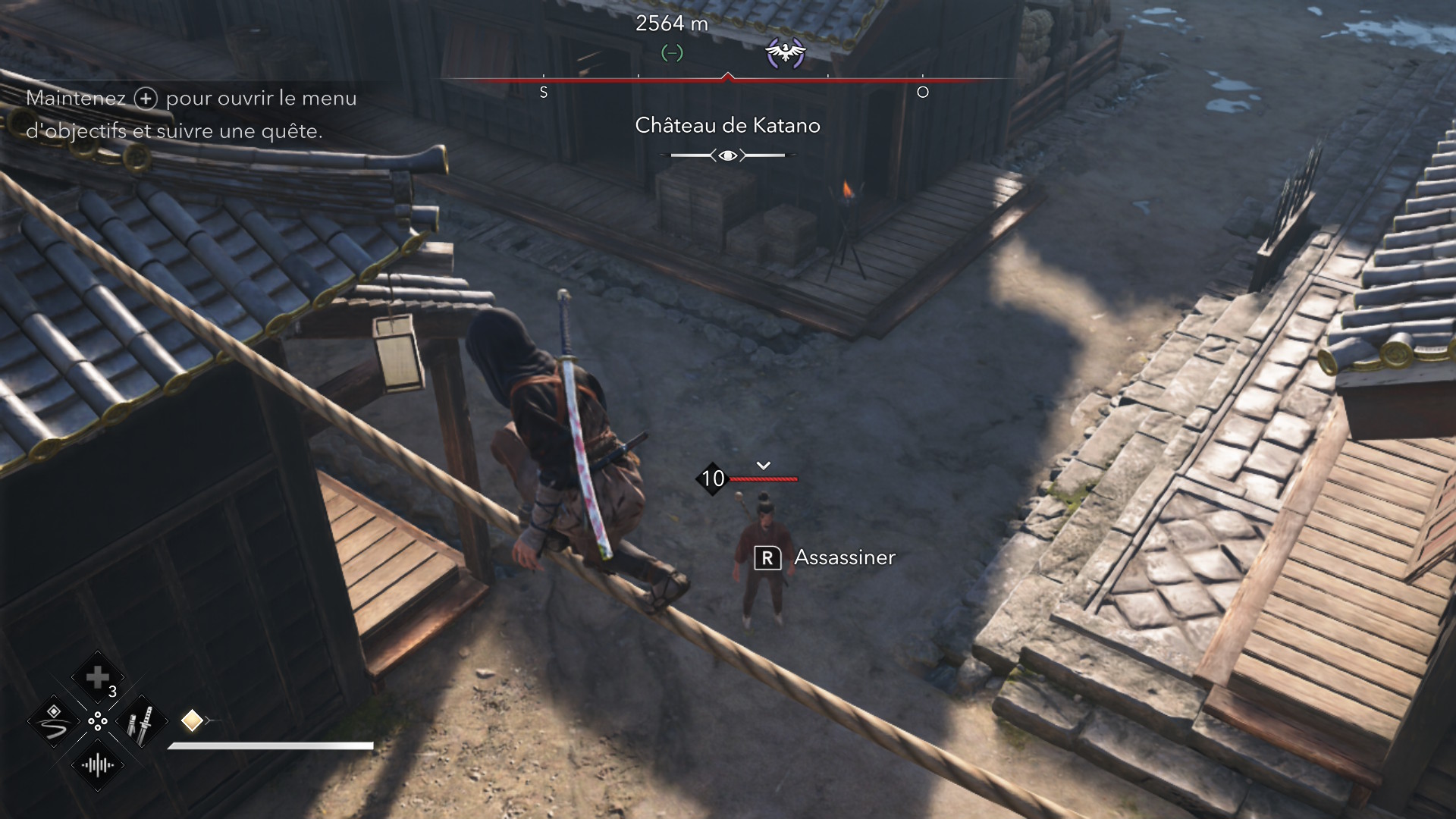Select the brush stroke ability icon
Image resolution: width=1456 pixels, height=819 pixels.
point(54,721)
